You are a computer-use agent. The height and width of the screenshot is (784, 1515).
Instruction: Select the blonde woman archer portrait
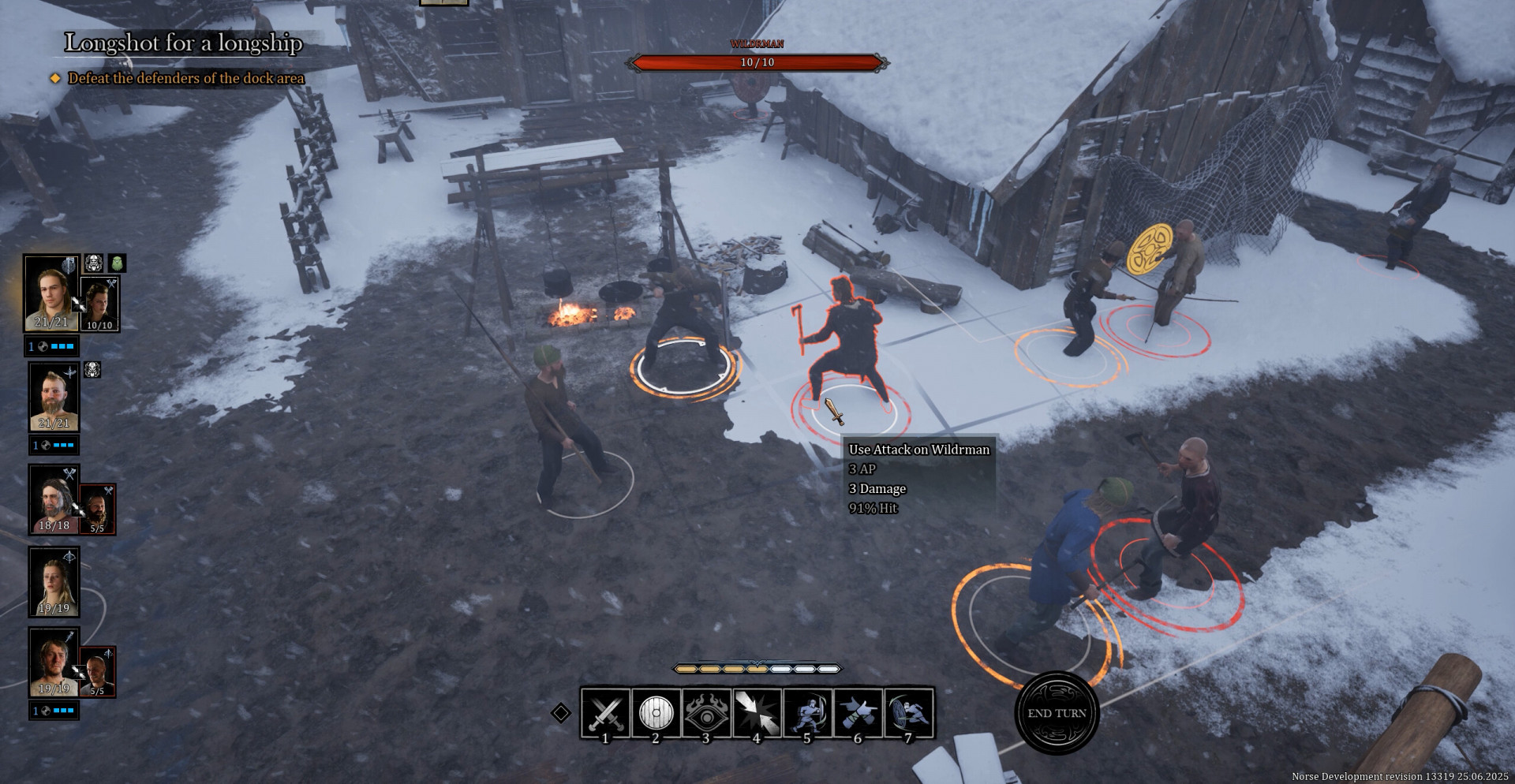pyautogui.click(x=54, y=581)
